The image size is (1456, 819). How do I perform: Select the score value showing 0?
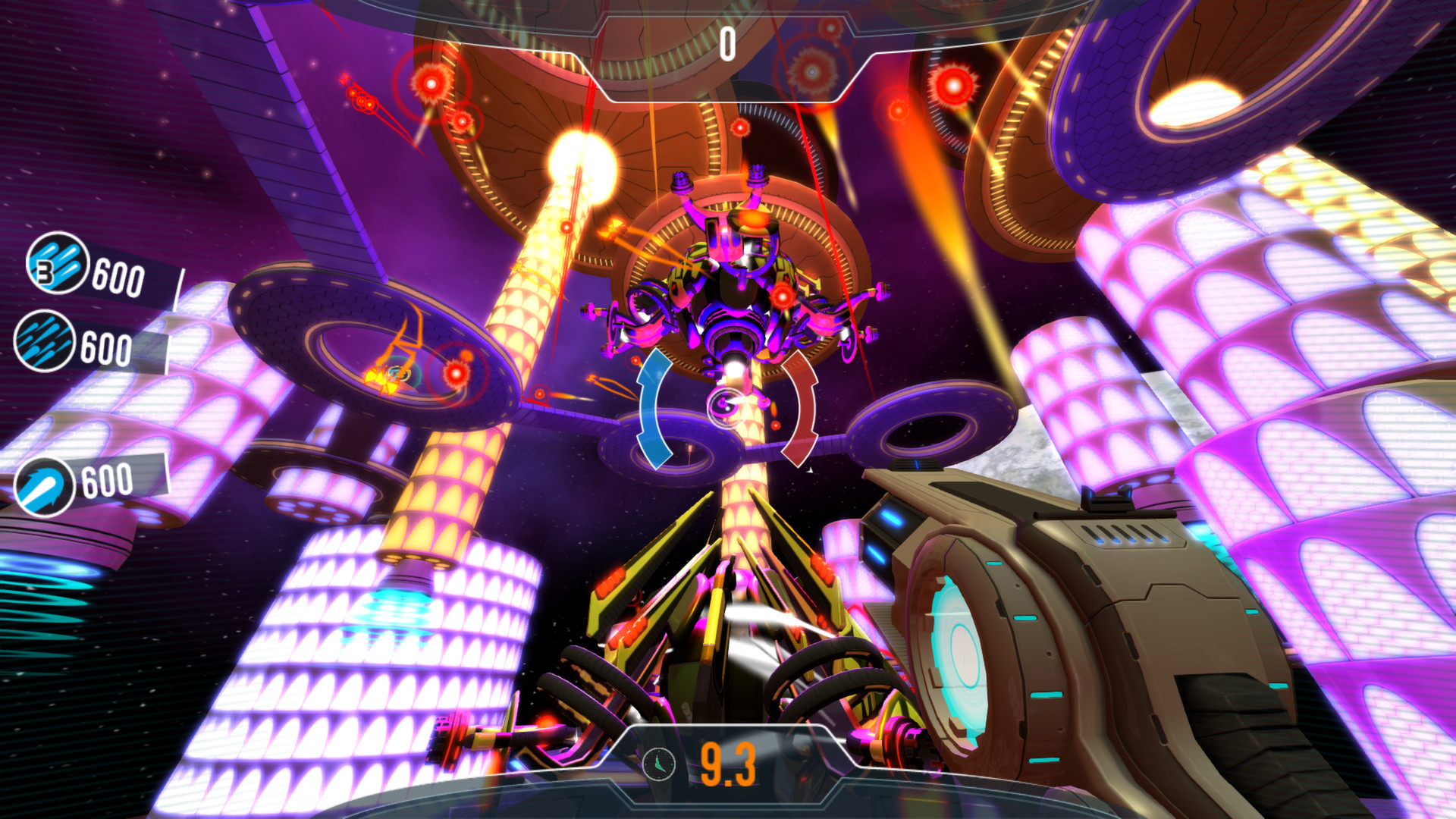tap(726, 43)
